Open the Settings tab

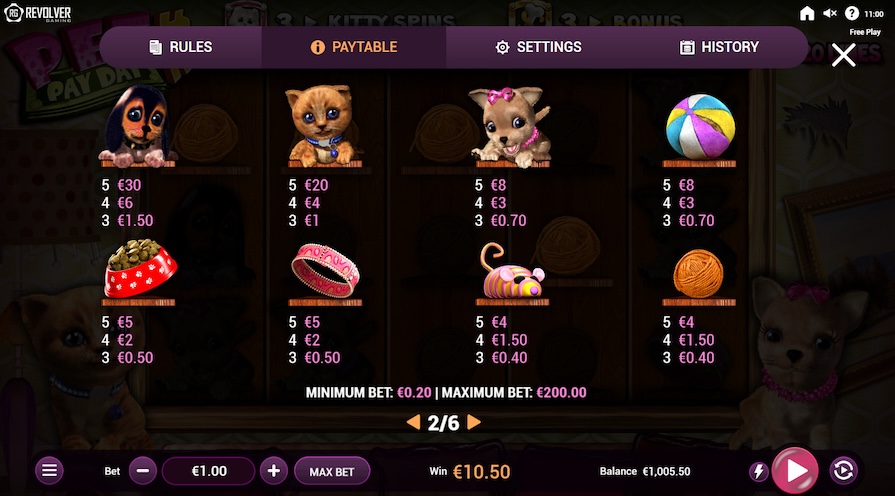point(538,47)
